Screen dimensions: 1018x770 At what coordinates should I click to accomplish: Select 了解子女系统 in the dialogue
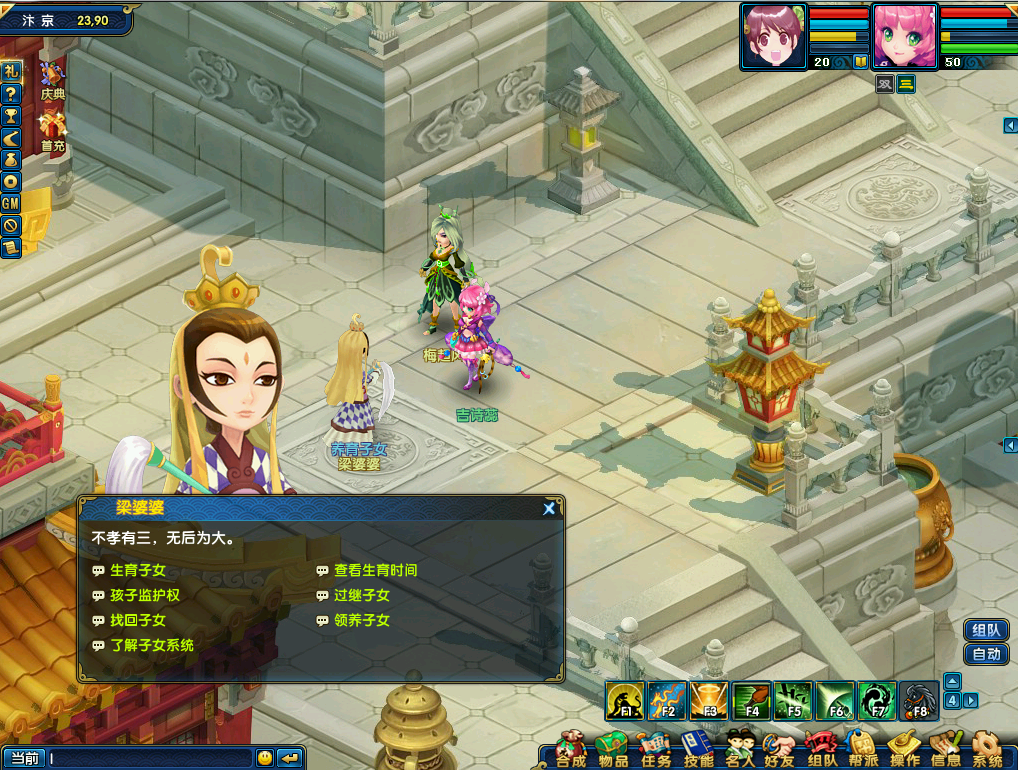pos(151,645)
